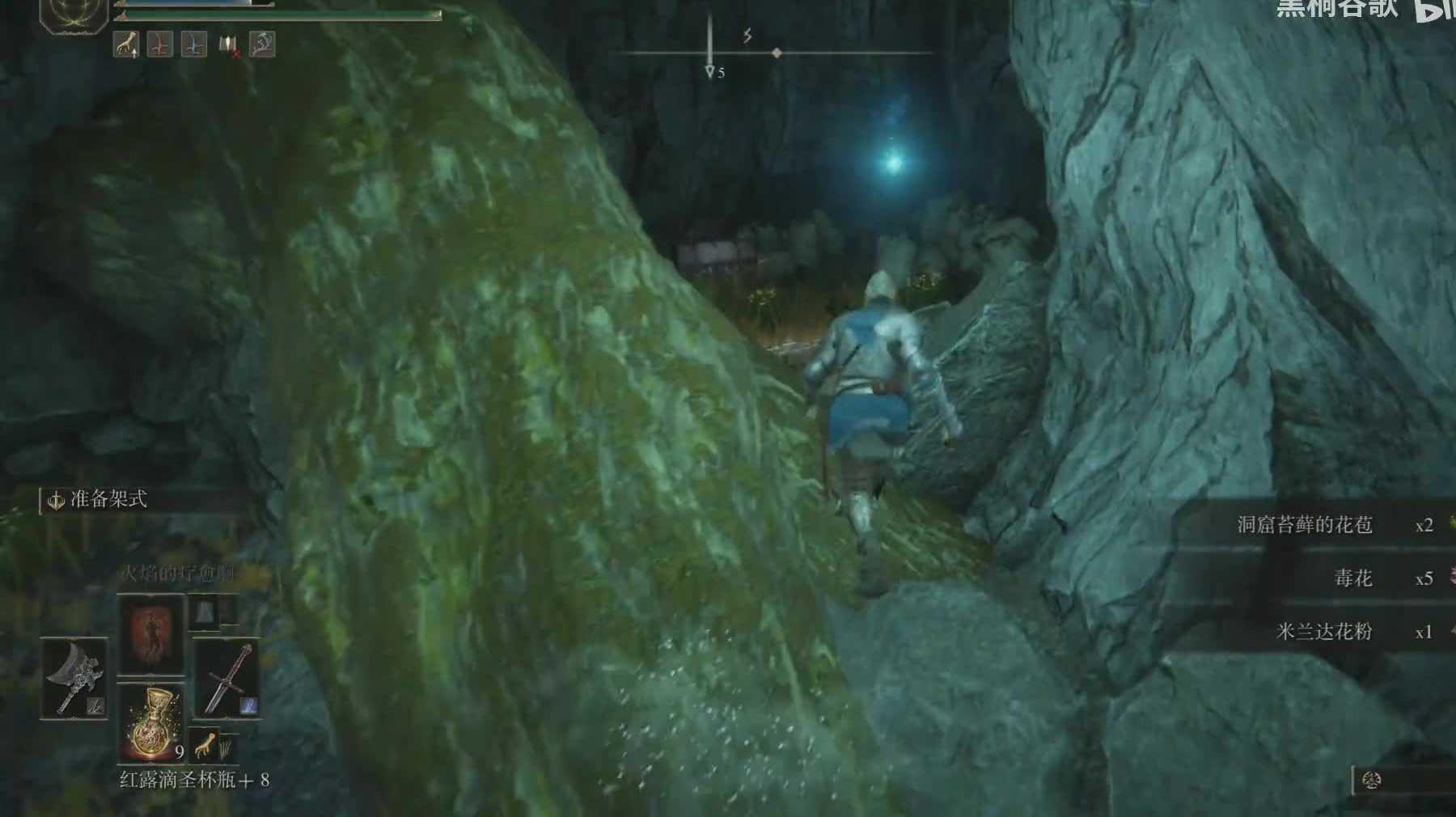
Task: Click the compass bar's diamond marker
Action: coord(777,53)
